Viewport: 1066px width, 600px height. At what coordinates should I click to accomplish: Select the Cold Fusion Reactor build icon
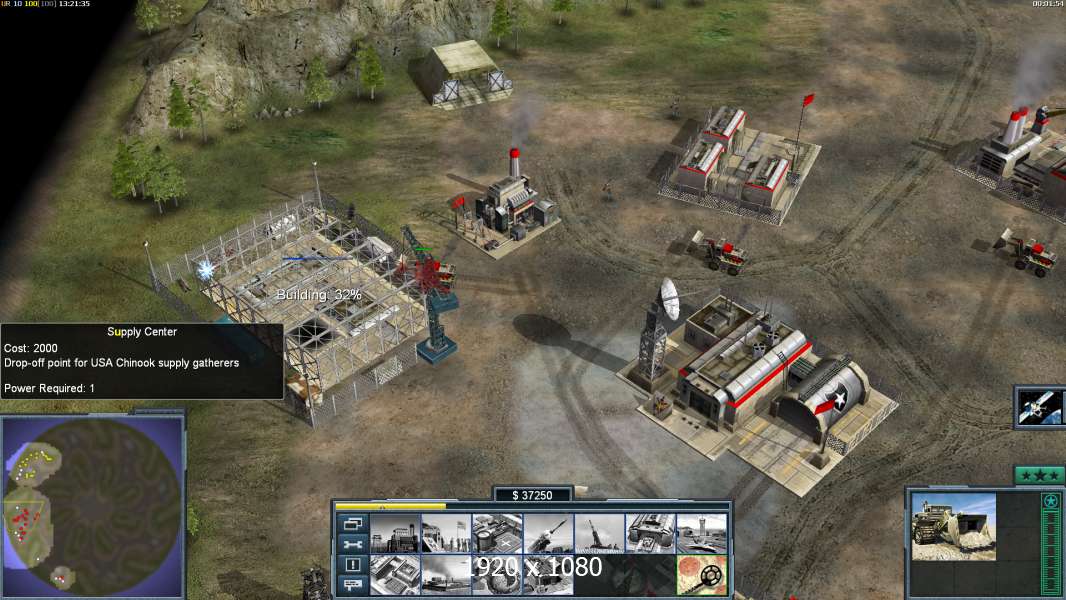(394, 533)
